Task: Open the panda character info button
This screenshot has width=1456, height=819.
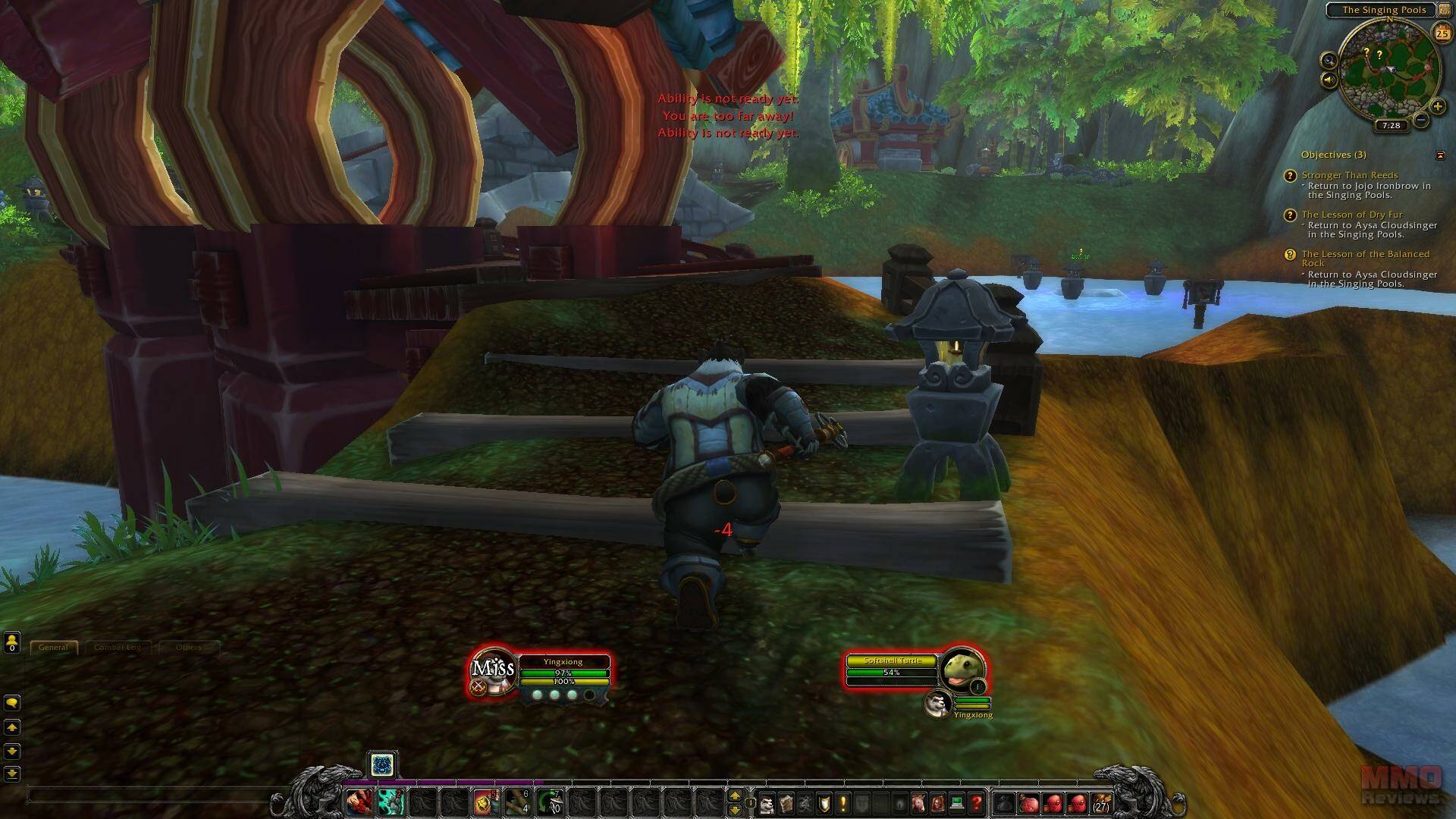Action: 767,803
